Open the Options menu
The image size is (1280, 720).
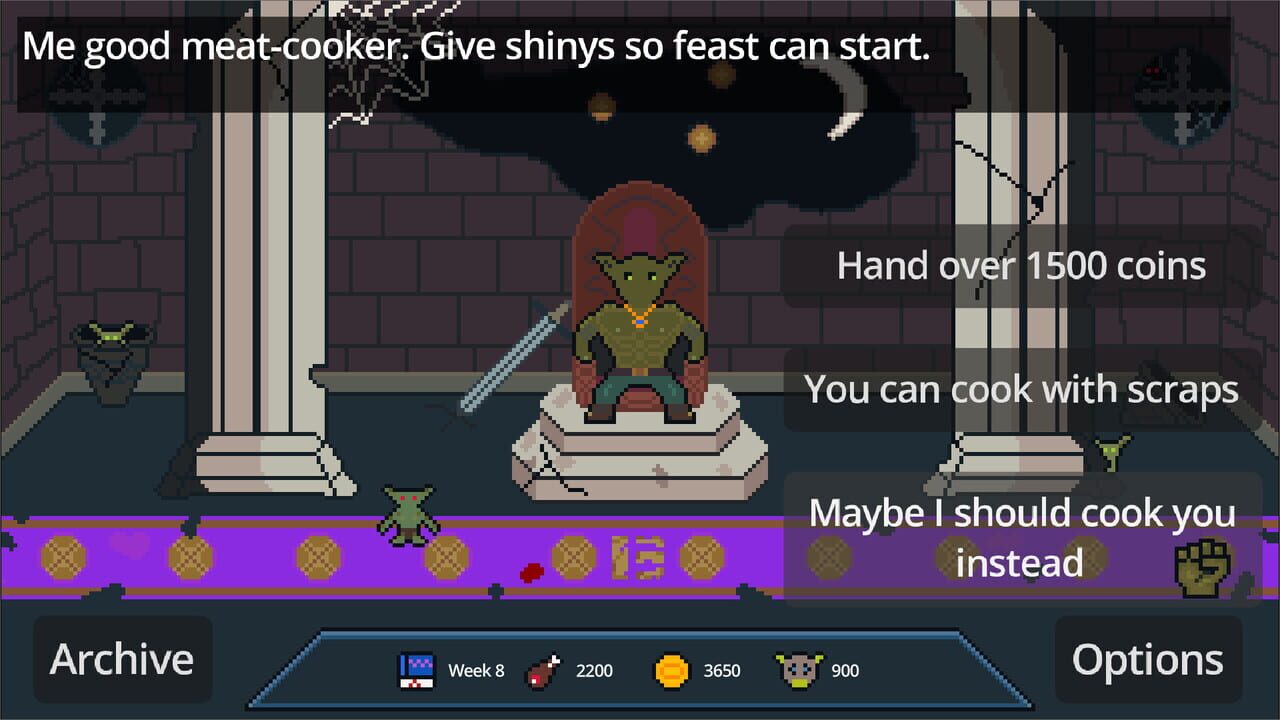coord(1148,658)
